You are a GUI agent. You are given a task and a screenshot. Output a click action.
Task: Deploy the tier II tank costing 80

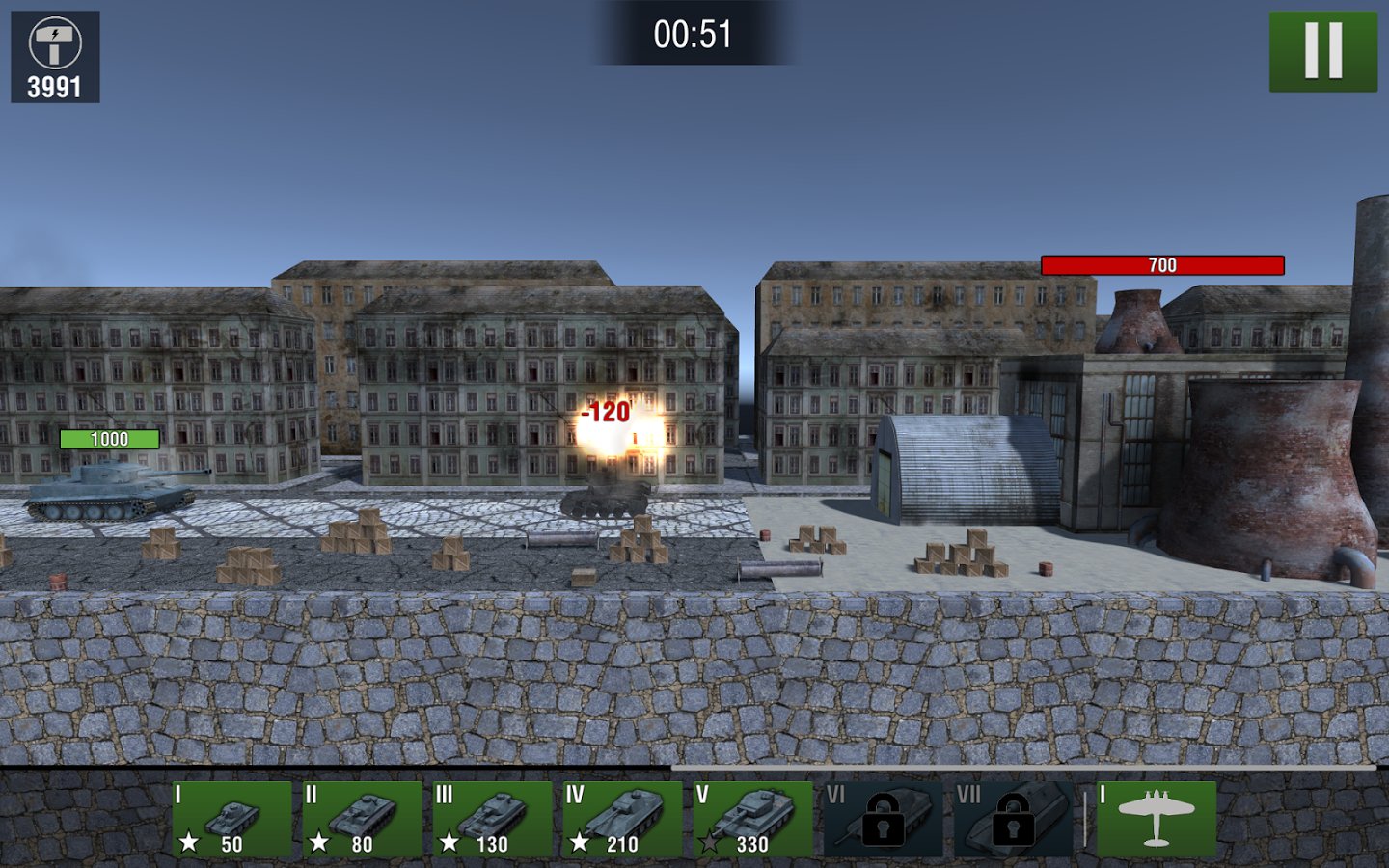(x=362, y=819)
